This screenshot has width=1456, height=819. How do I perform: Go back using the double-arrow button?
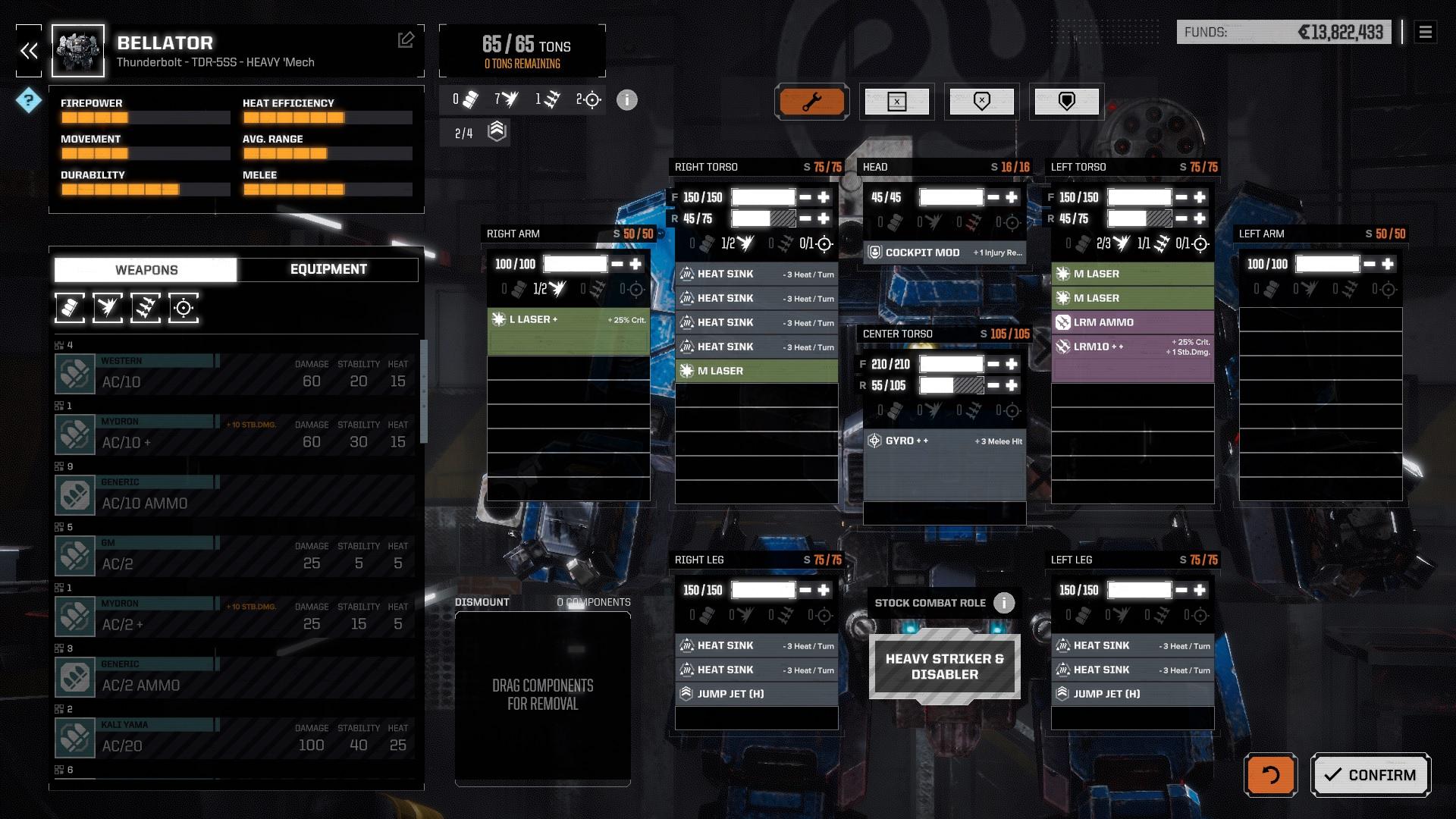coord(29,51)
